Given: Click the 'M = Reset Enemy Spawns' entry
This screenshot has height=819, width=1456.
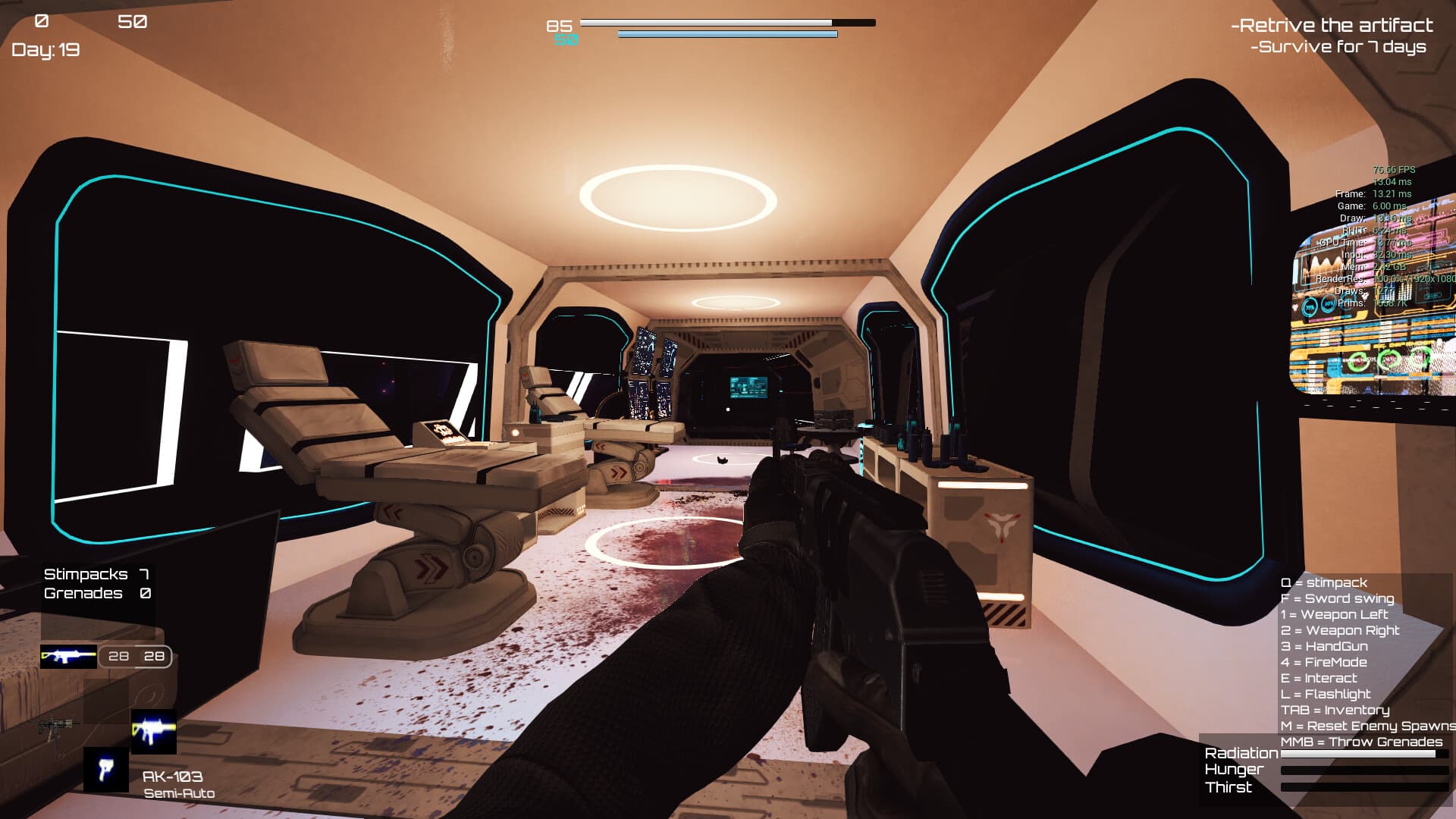Looking at the screenshot, I should (1365, 726).
